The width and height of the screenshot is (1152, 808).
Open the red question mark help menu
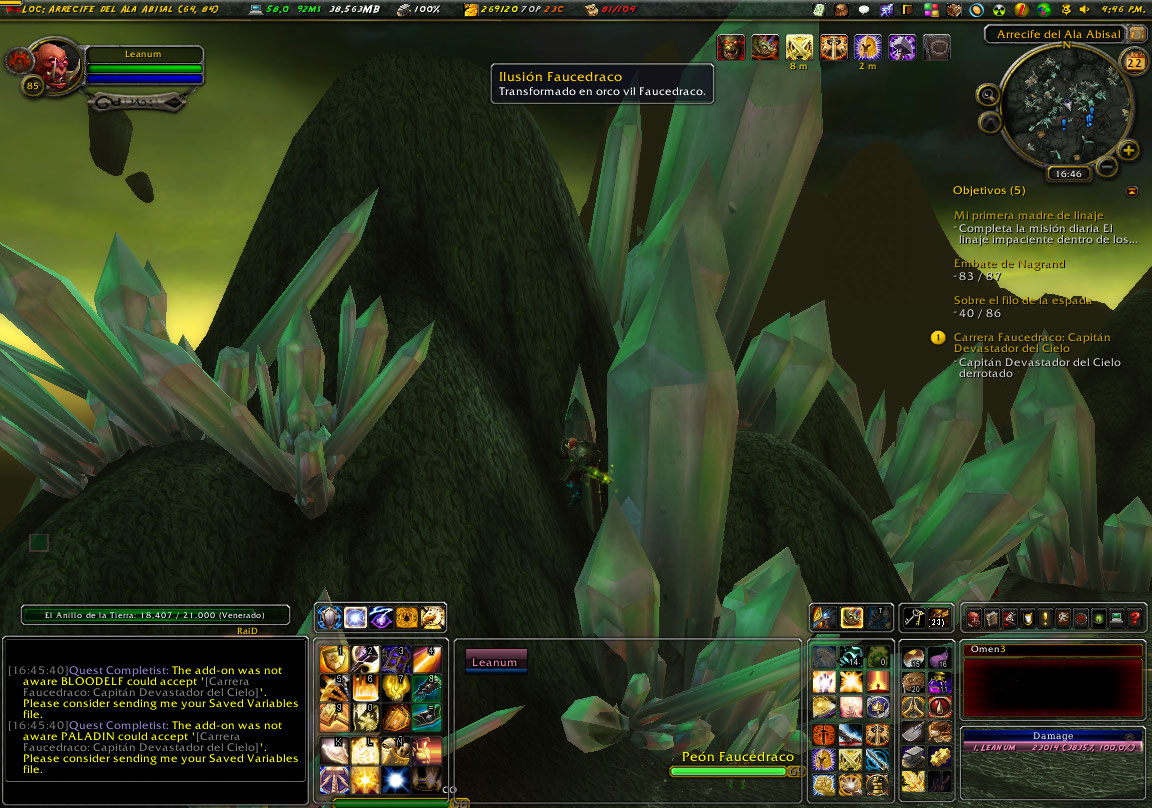click(x=1135, y=619)
